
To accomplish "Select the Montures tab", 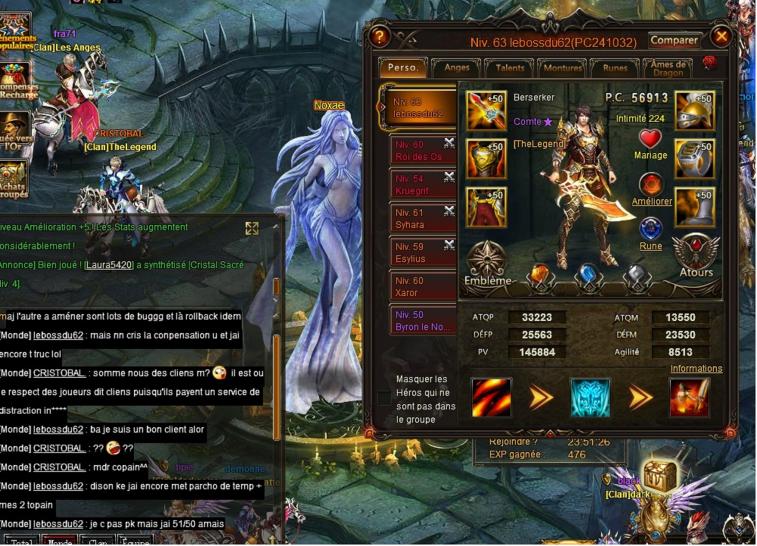I will 561,68.
